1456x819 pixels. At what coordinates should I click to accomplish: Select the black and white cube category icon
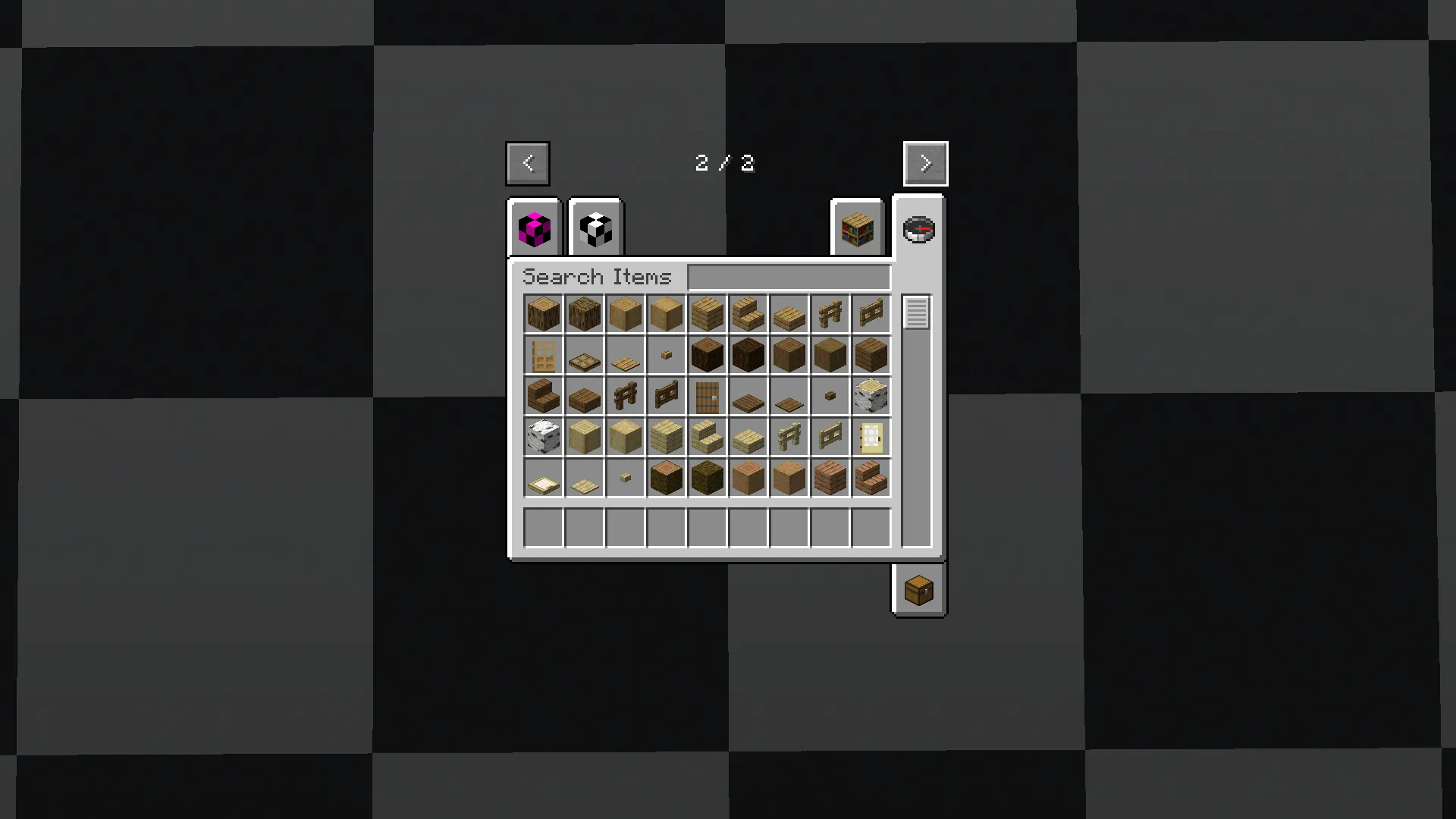(x=595, y=228)
